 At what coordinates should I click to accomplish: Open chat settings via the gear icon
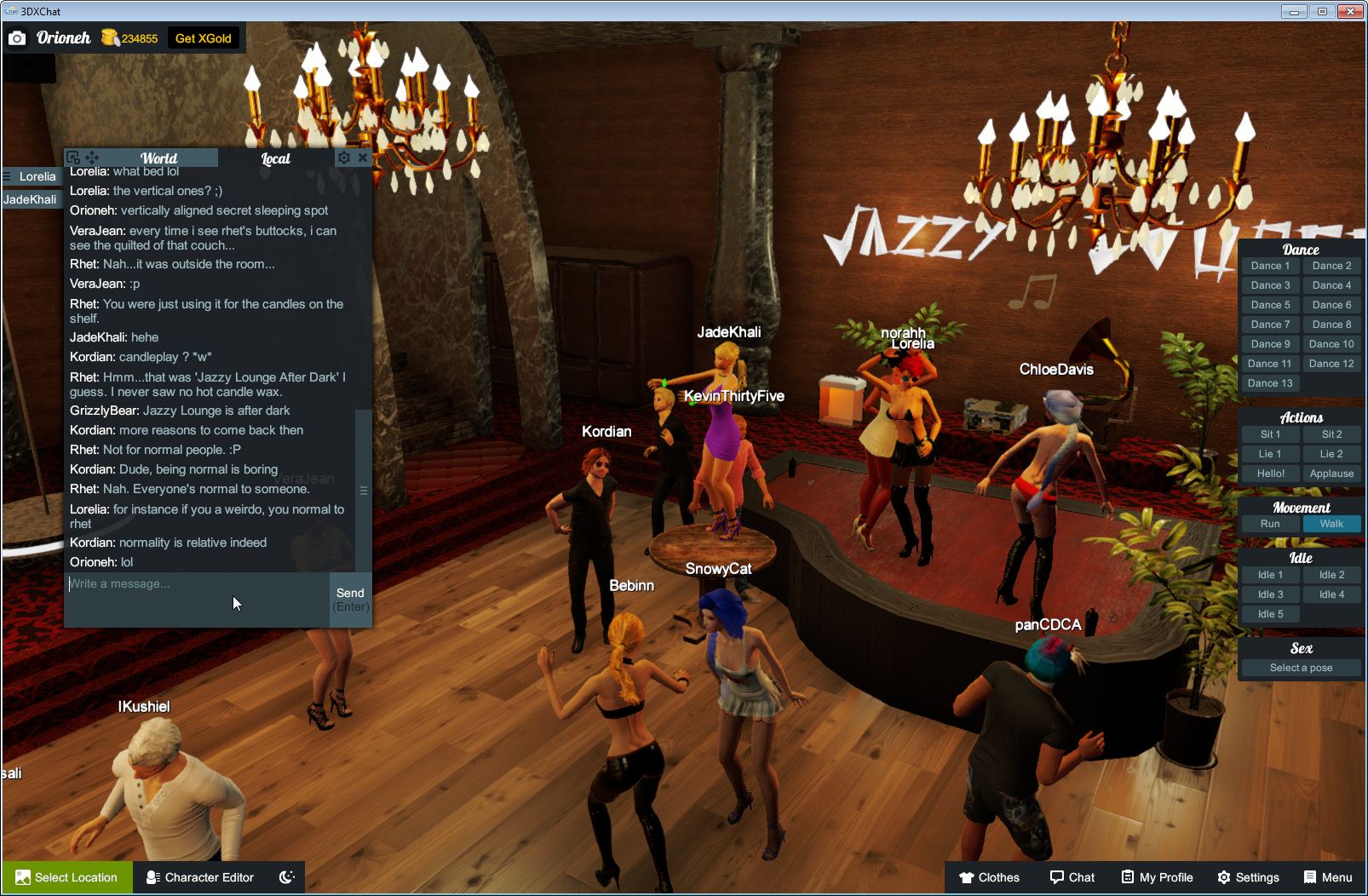(x=343, y=157)
